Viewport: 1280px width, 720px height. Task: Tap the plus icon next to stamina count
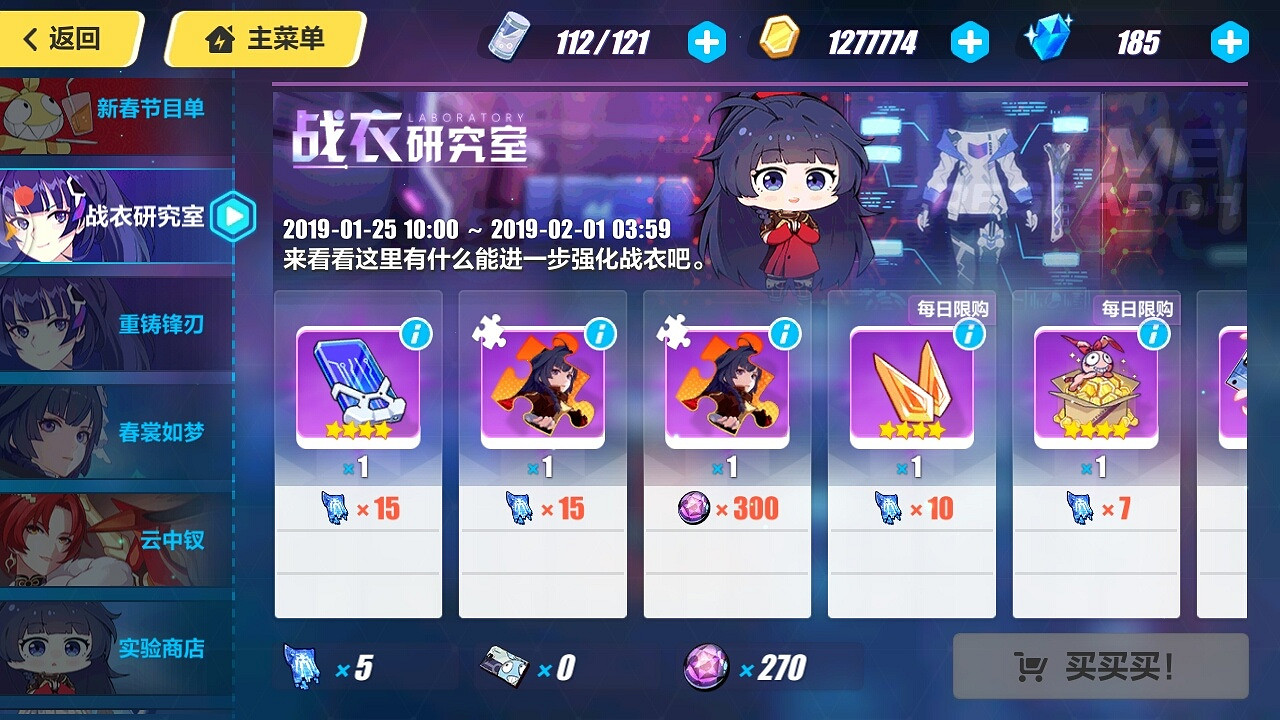pyautogui.click(x=709, y=42)
